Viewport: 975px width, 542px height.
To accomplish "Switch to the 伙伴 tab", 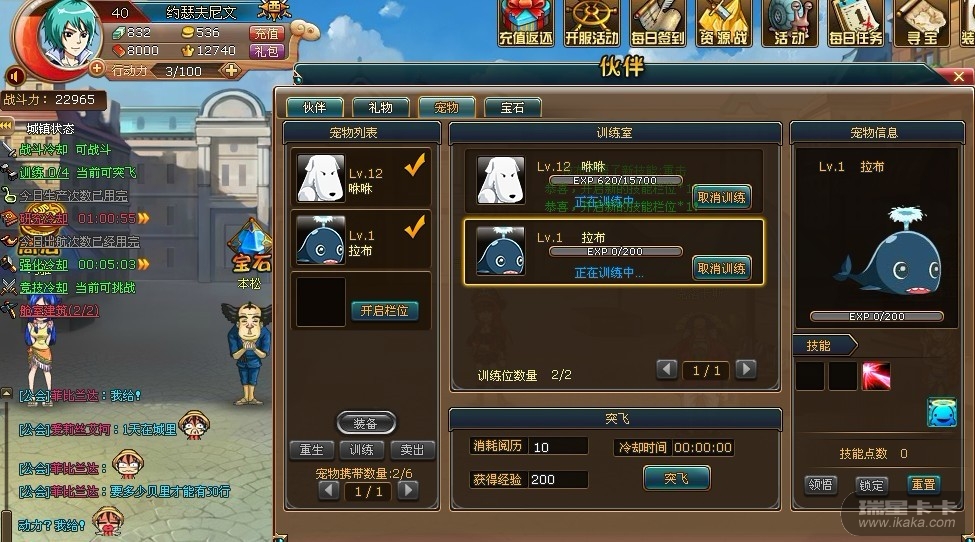I will (x=314, y=108).
